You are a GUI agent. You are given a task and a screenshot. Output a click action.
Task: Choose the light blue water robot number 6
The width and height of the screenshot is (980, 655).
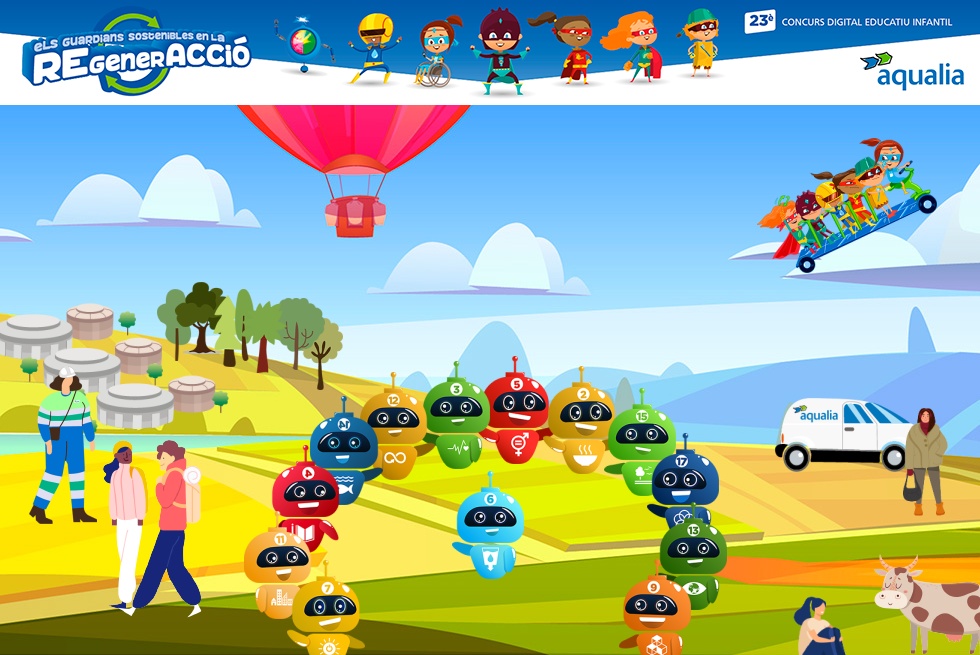[490, 528]
